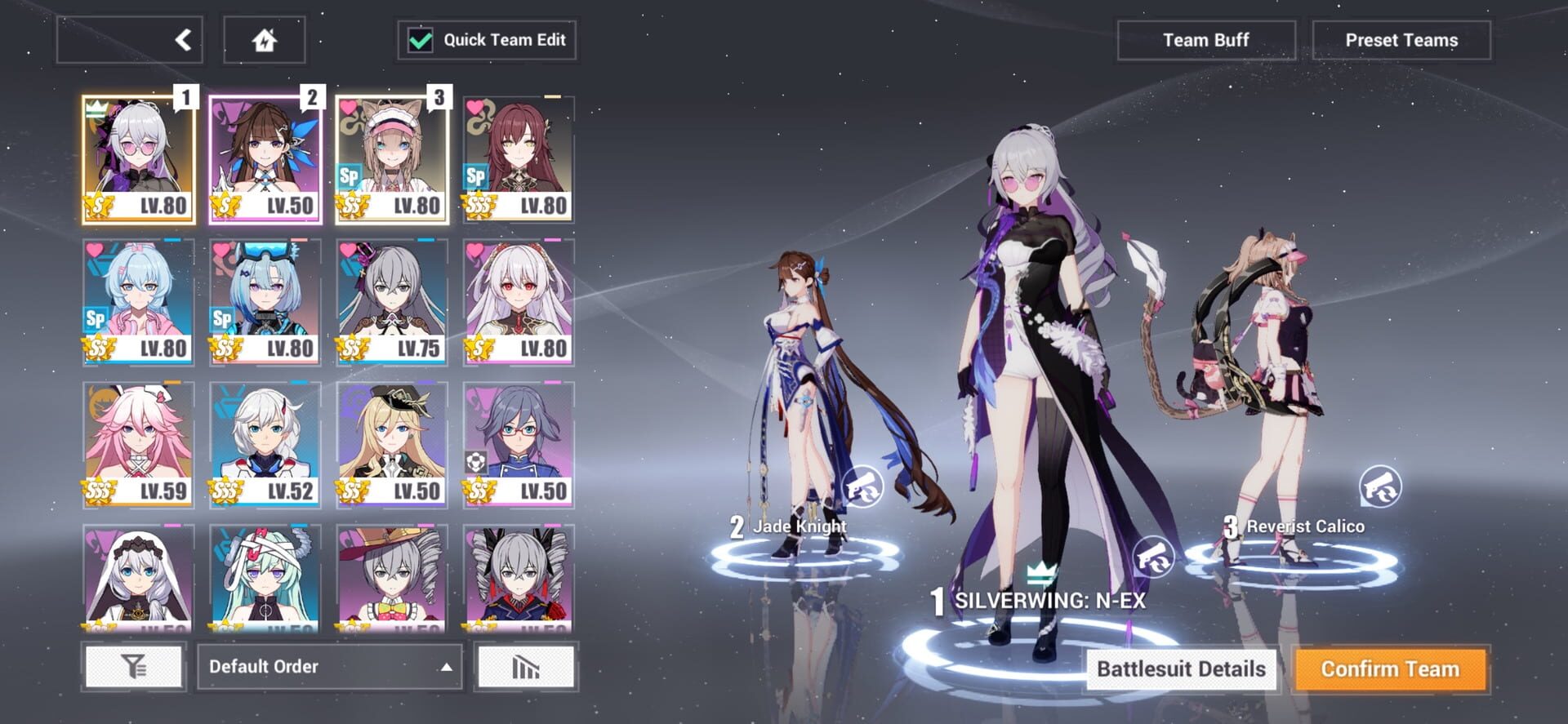Toggle the Quick Team Edit checkbox
The height and width of the screenshot is (724, 1568).
422,39
